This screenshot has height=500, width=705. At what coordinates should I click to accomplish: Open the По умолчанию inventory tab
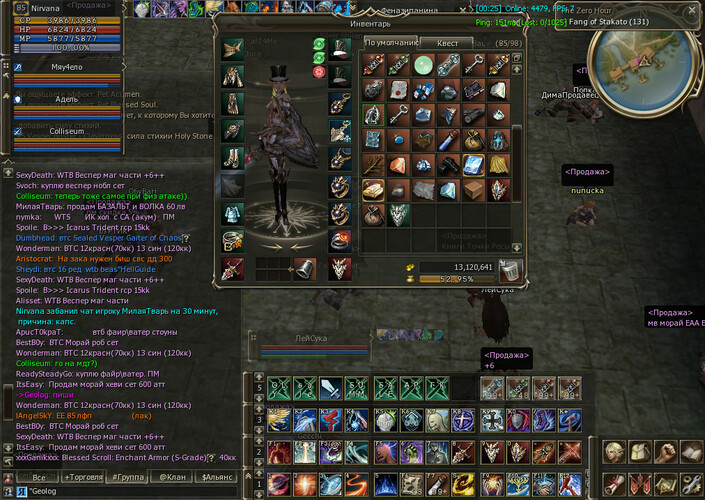tap(389, 43)
